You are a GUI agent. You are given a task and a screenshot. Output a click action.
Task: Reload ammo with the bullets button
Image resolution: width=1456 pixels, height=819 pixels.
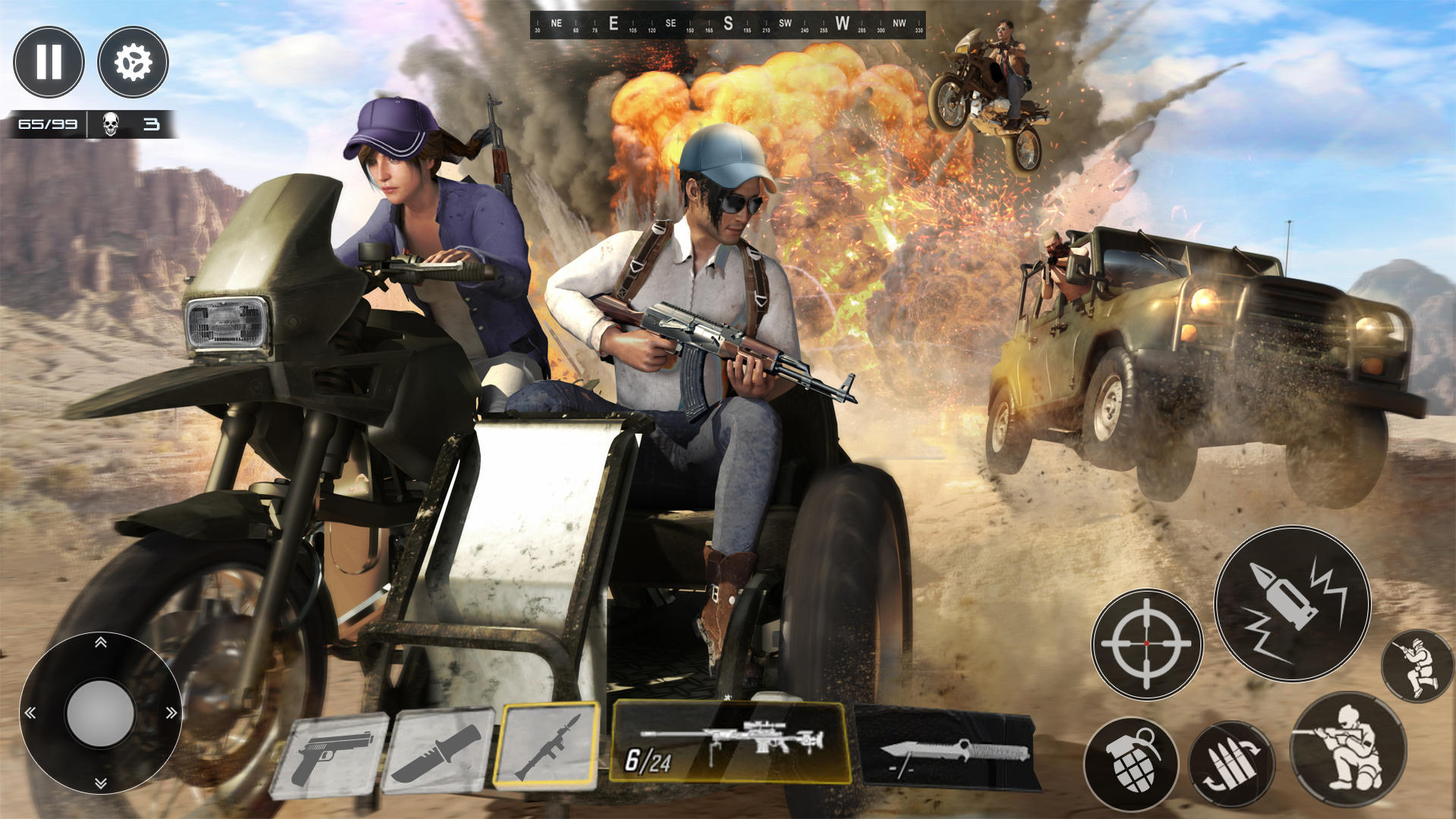click(1231, 764)
